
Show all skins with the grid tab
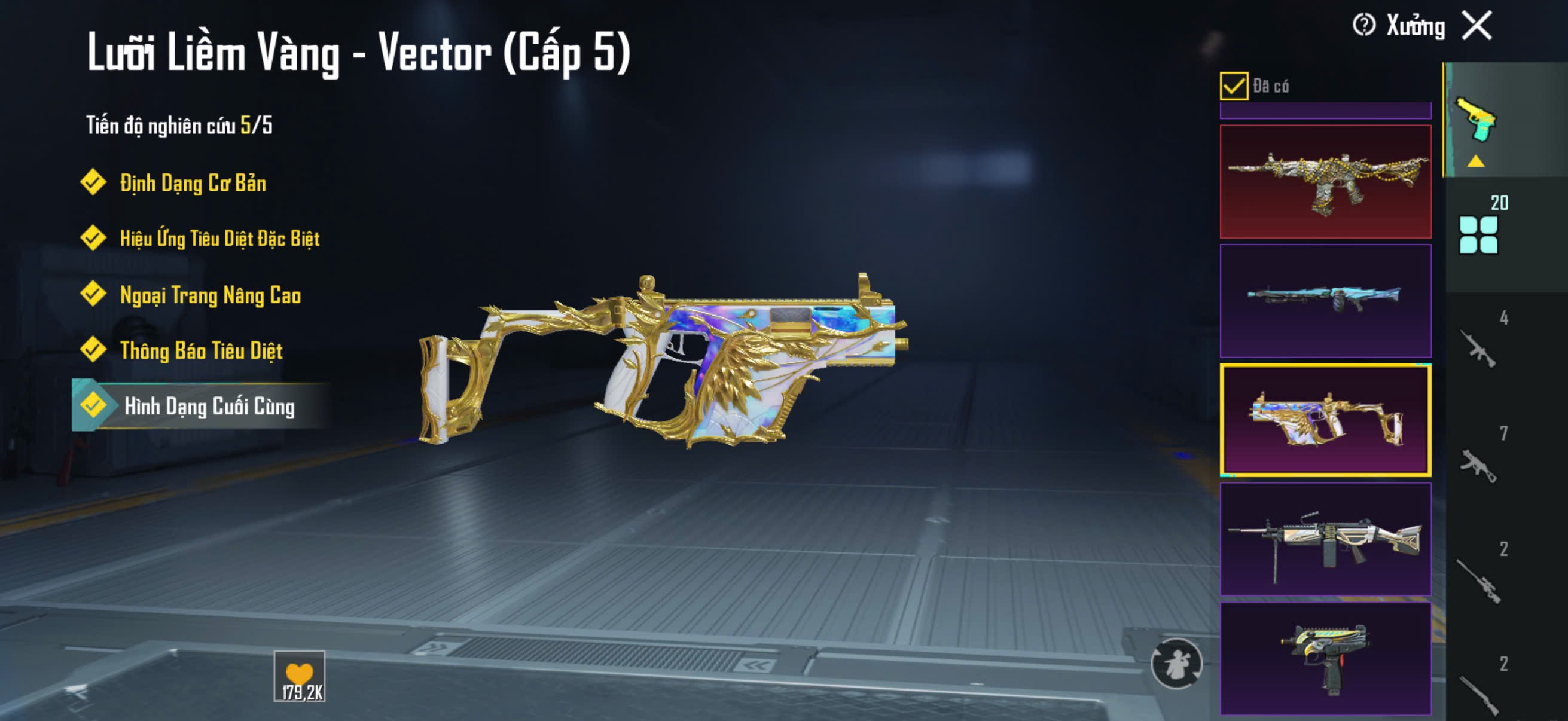pos(1479,234)
